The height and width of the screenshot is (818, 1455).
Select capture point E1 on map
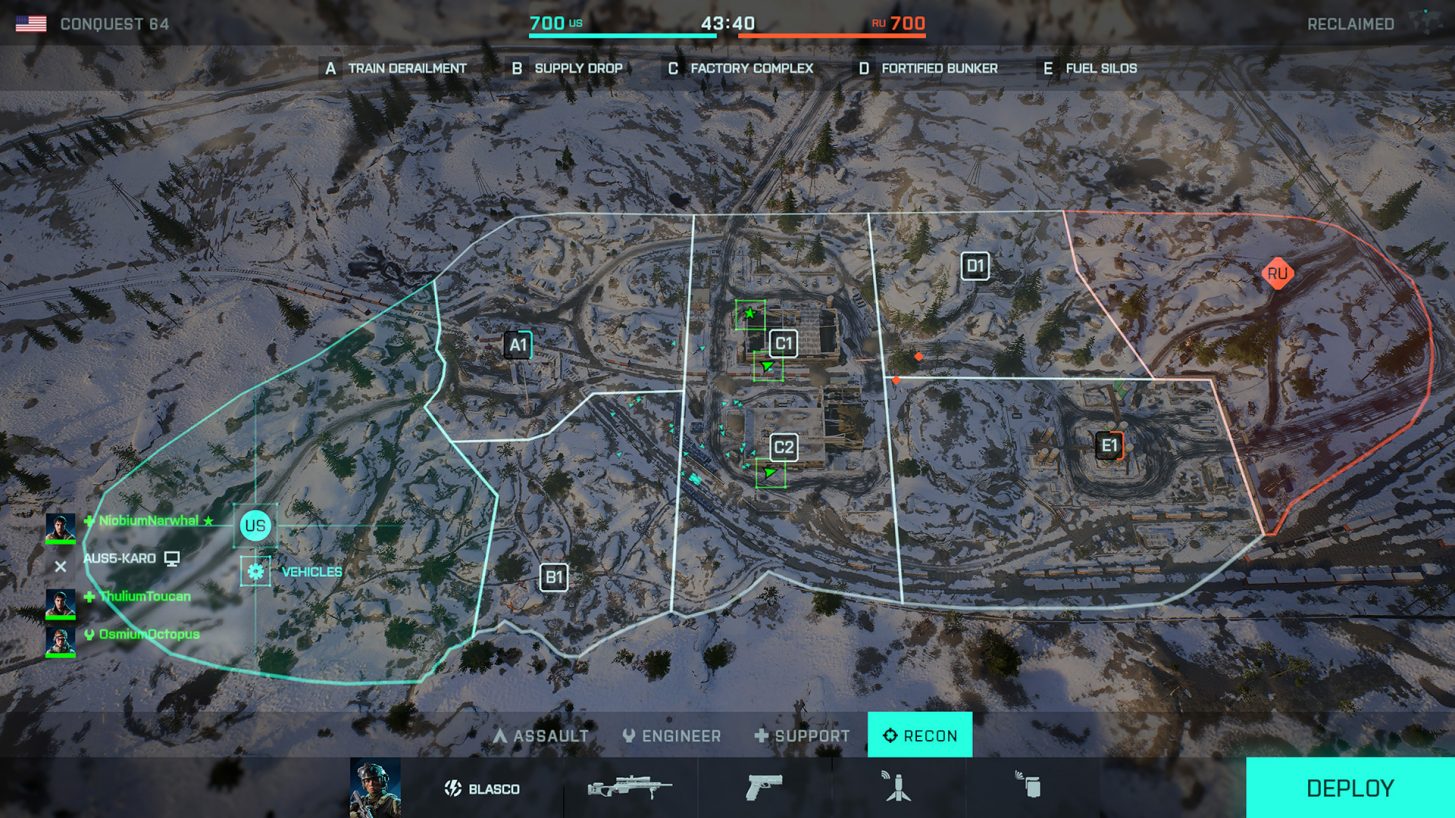(x=1109, y=445)
